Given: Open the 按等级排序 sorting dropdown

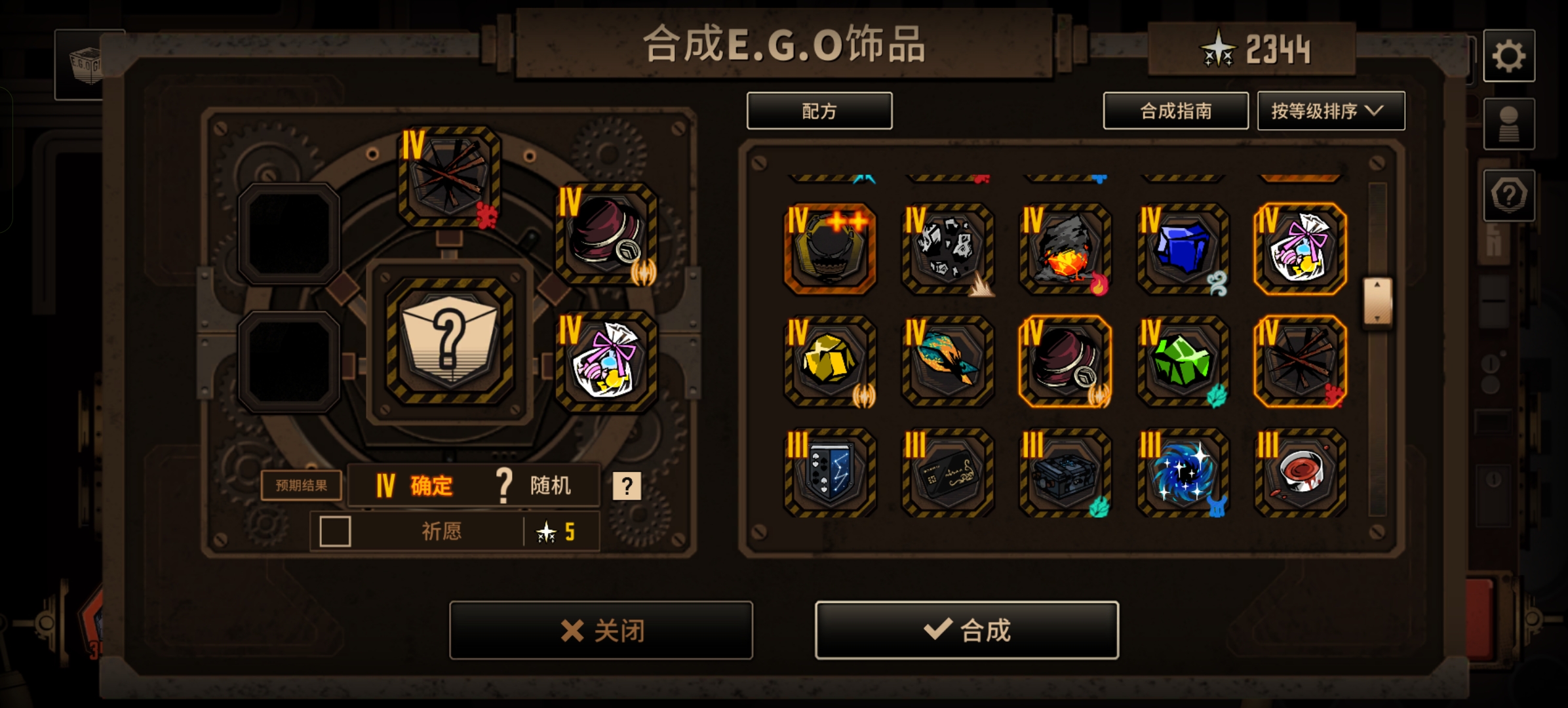Looking at the screenshot, I should pyautogui.click(x=1331, y=111).
